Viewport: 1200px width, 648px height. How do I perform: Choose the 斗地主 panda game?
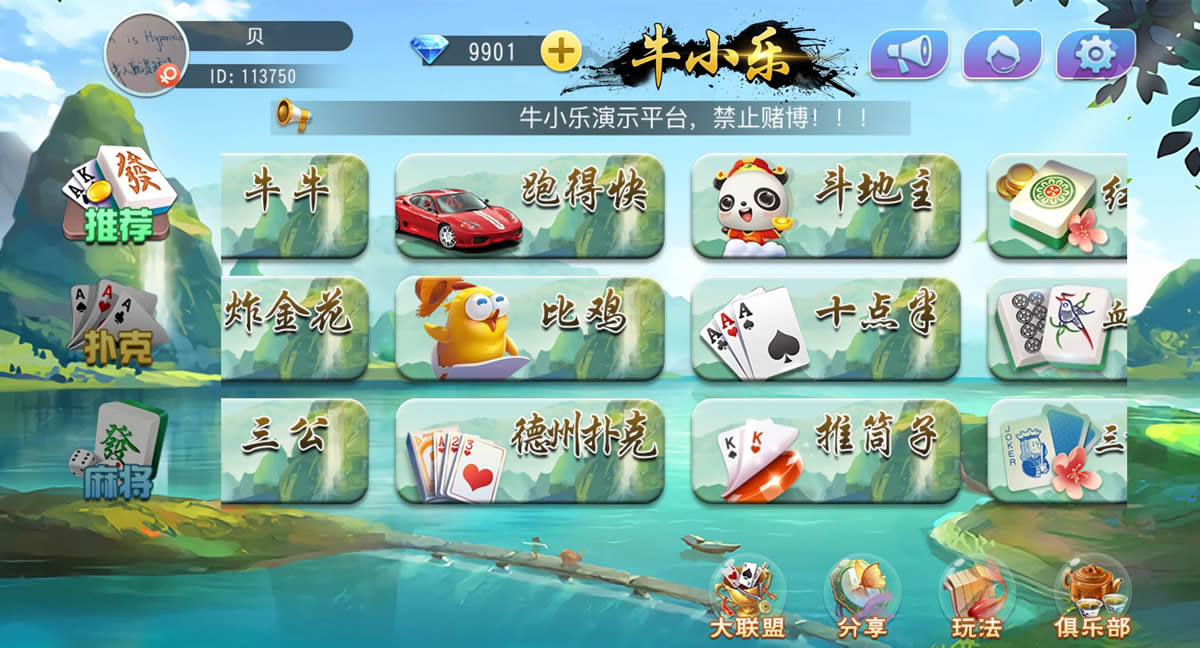point(826,205)
